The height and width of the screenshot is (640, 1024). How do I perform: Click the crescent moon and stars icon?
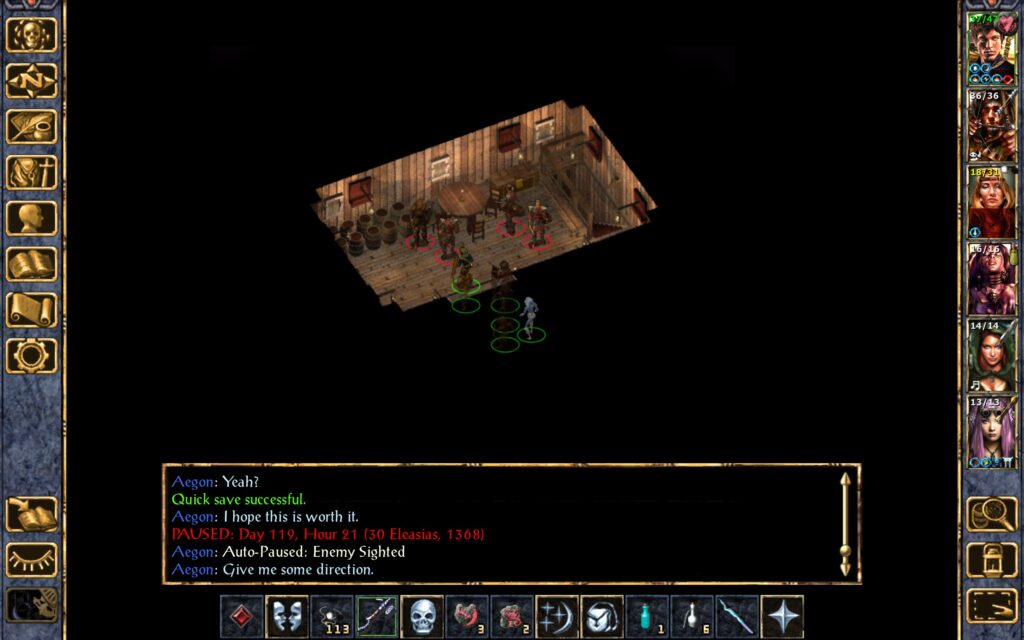point(557,616)
